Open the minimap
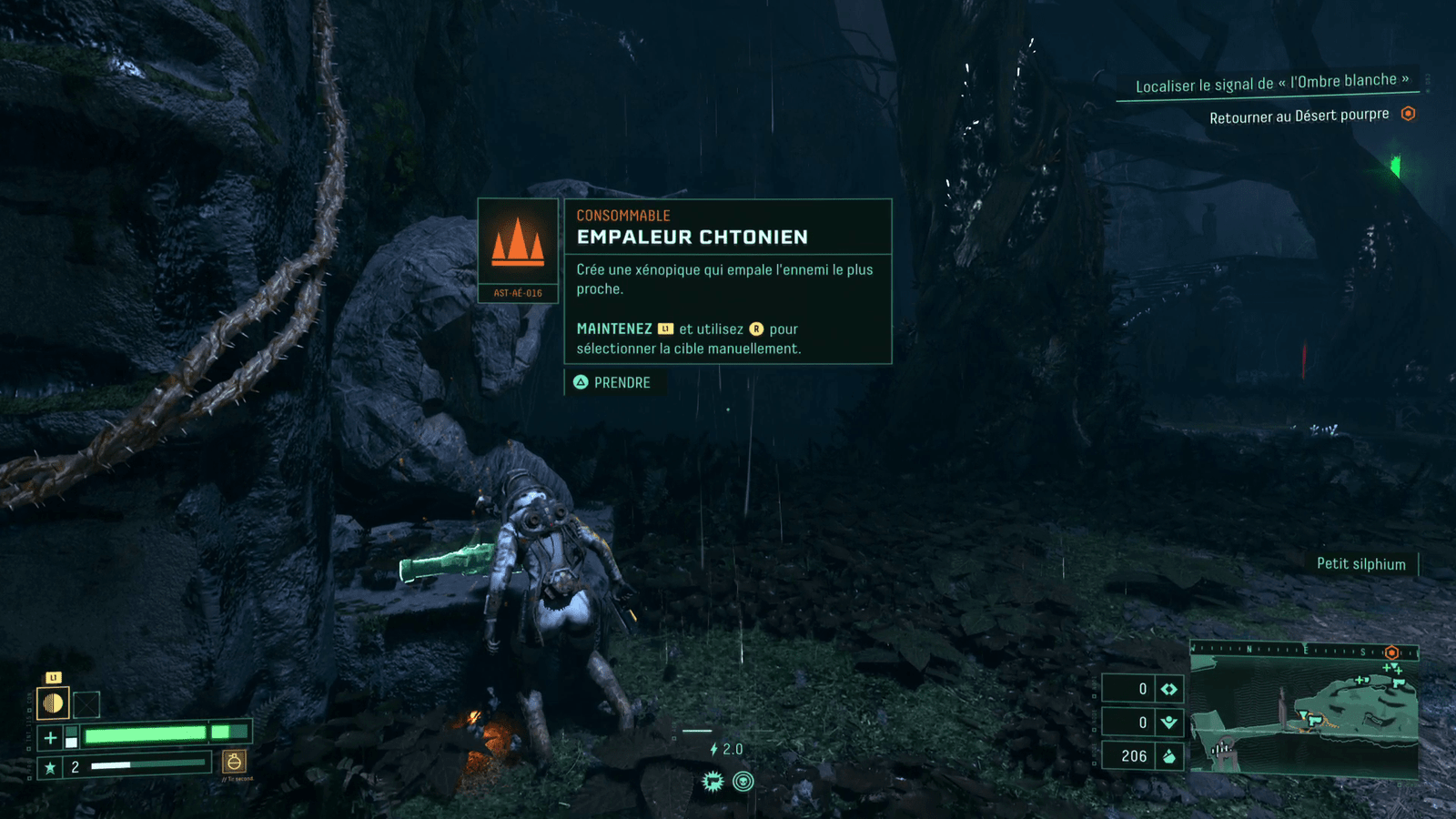This screenshot has width=1456, height=819. [x=1304, y=716]
